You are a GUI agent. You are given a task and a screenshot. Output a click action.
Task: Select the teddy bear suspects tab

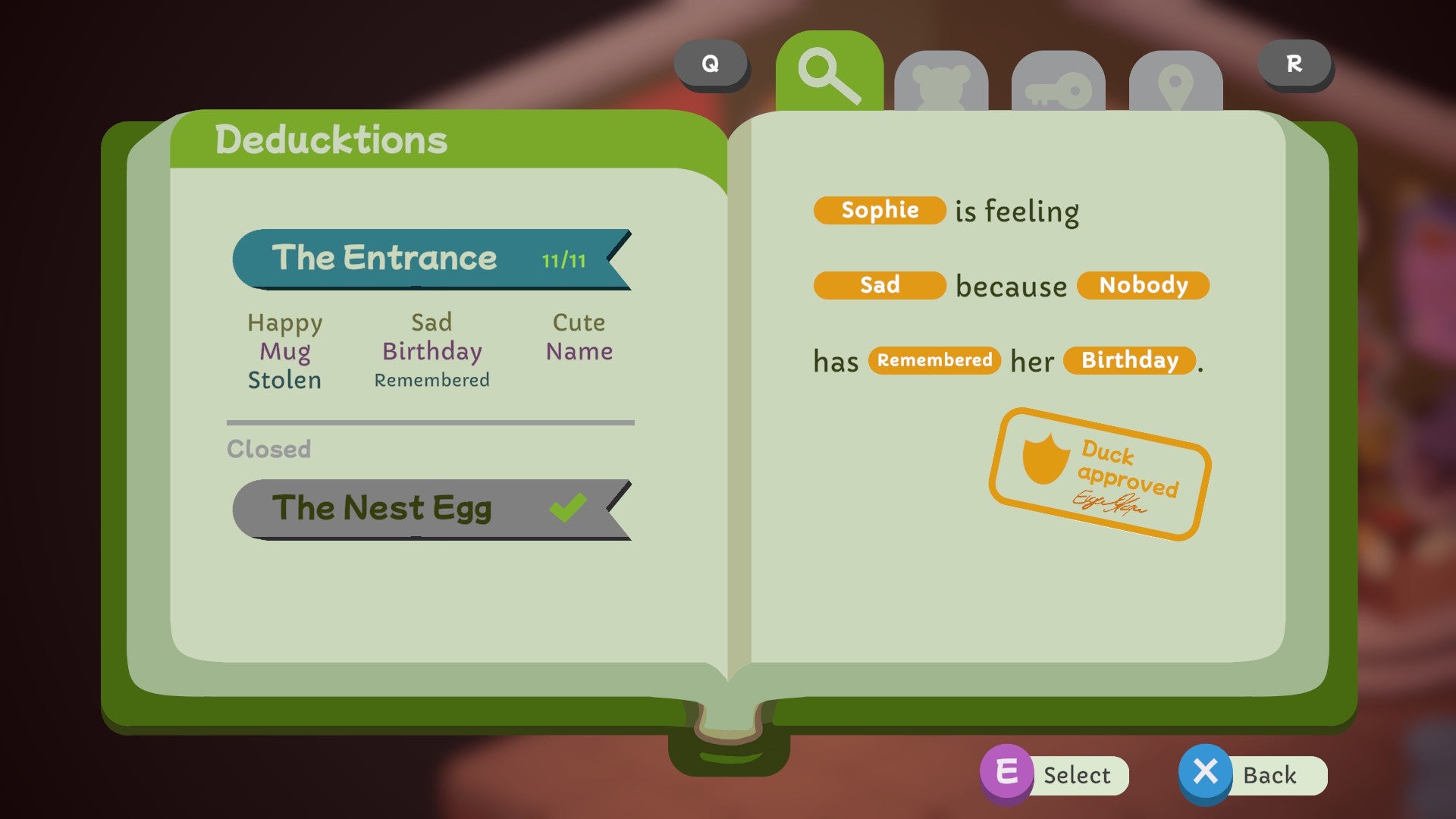click(943, 83)
